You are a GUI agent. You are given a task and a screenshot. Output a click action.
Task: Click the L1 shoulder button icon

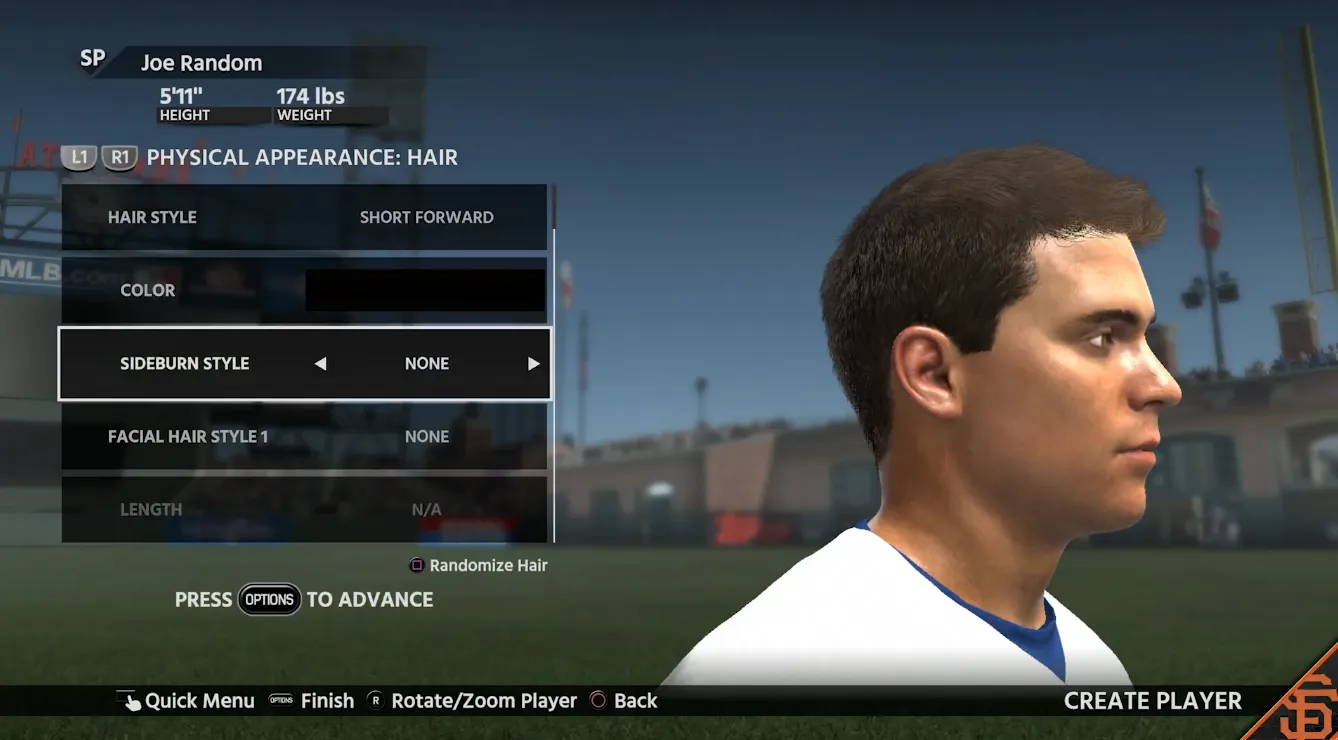[x=79, y=157]
